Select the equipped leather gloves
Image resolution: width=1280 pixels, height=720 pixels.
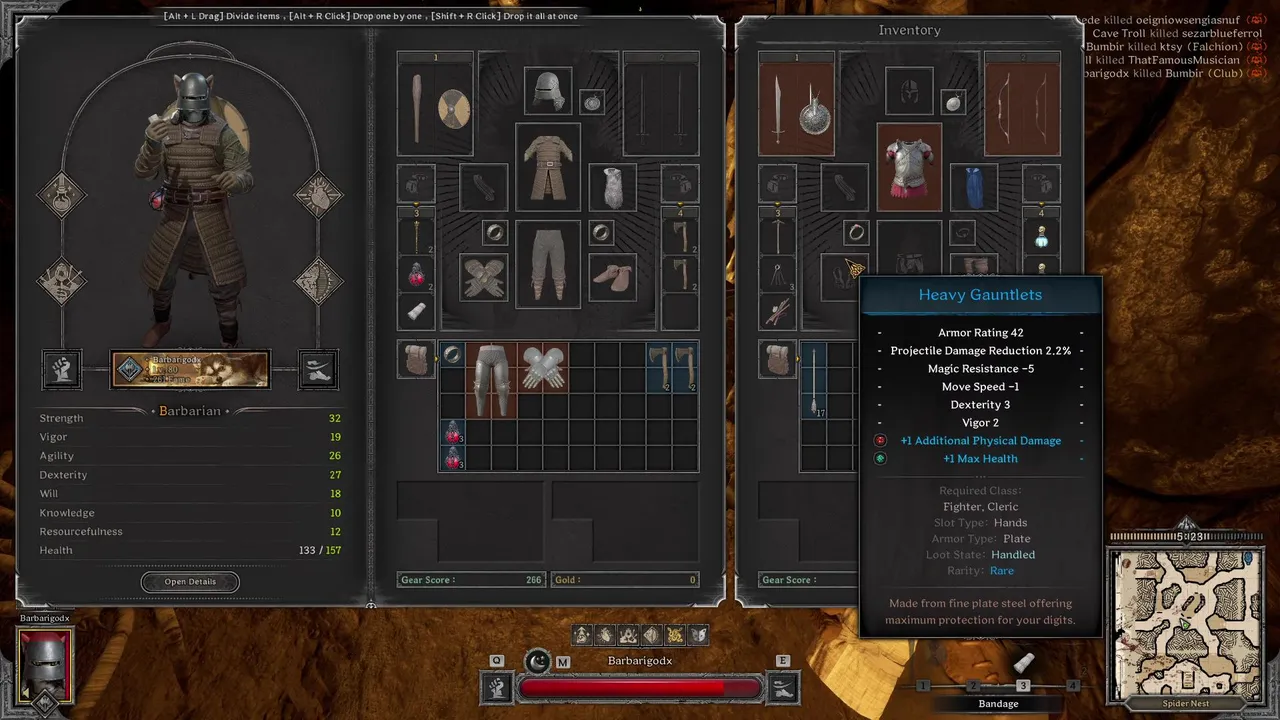[x=484, y=278]
